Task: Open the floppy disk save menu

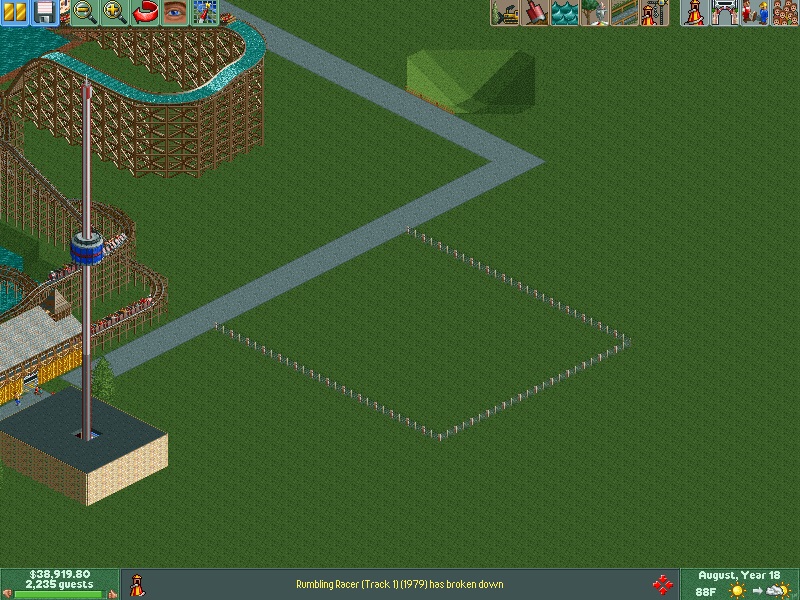Action: point(44,13)
